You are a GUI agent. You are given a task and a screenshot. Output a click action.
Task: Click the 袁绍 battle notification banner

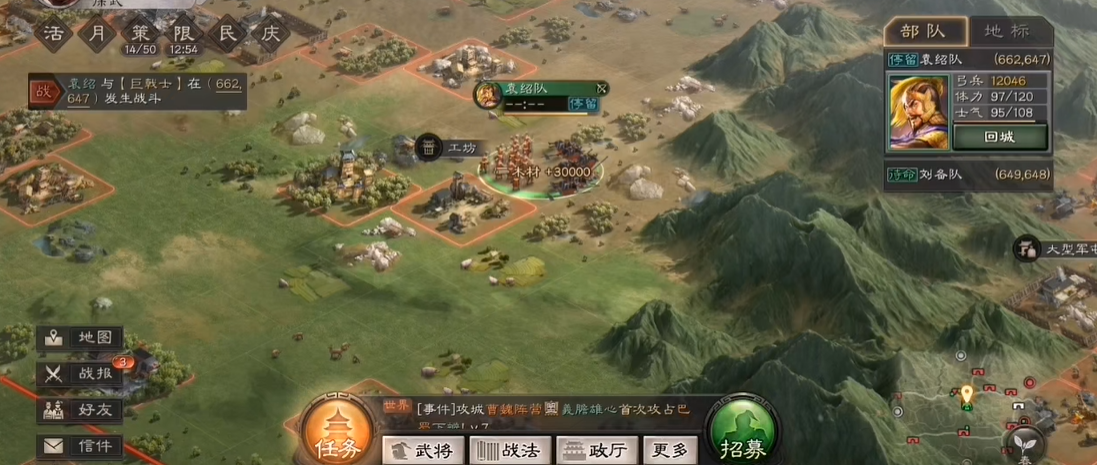pyautogui.click(x=137, y=91)
